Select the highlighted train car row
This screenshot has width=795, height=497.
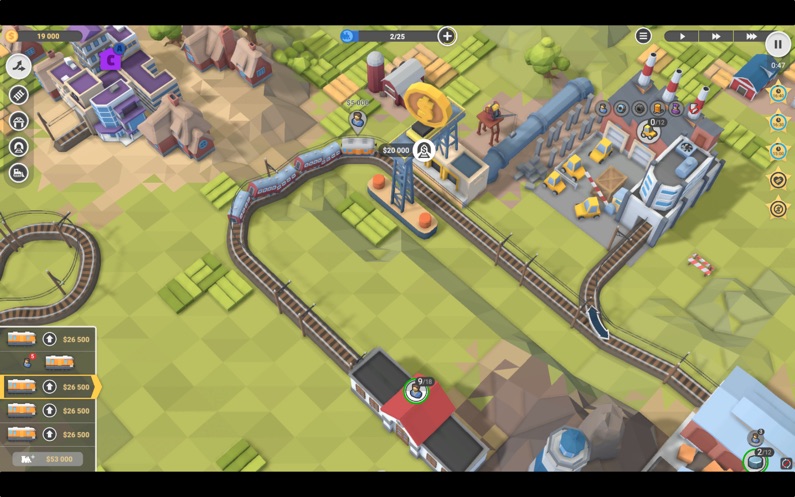point(48,386)
